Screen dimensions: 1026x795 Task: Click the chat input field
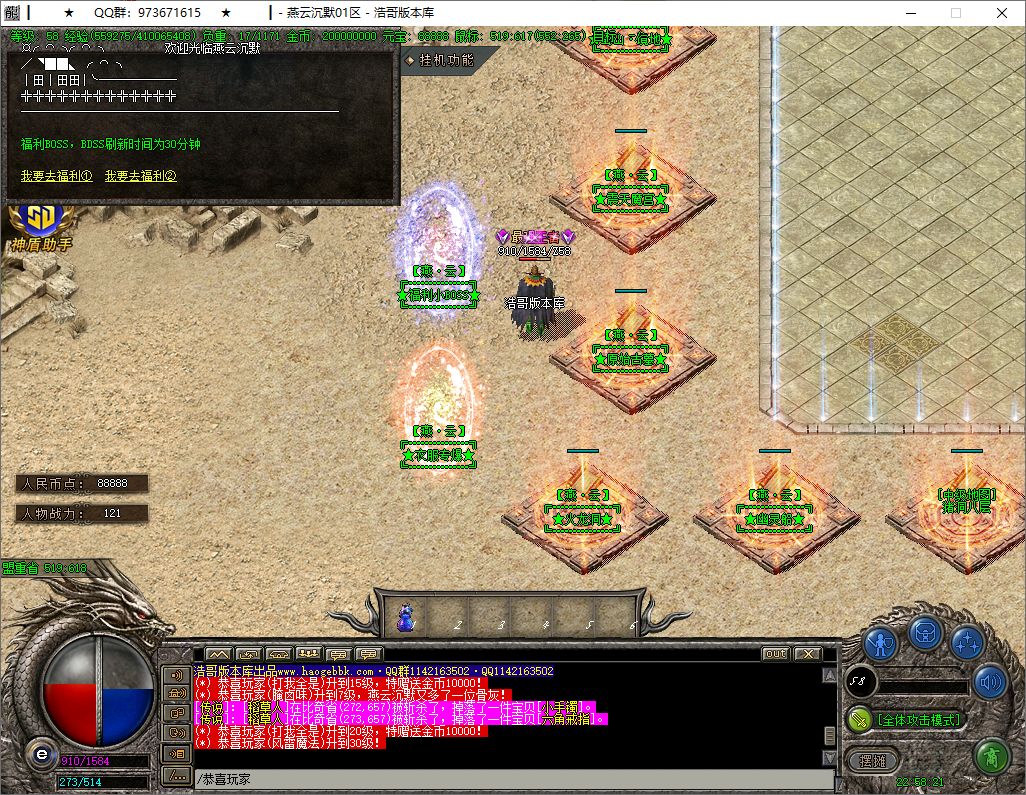tap(500, 779)
